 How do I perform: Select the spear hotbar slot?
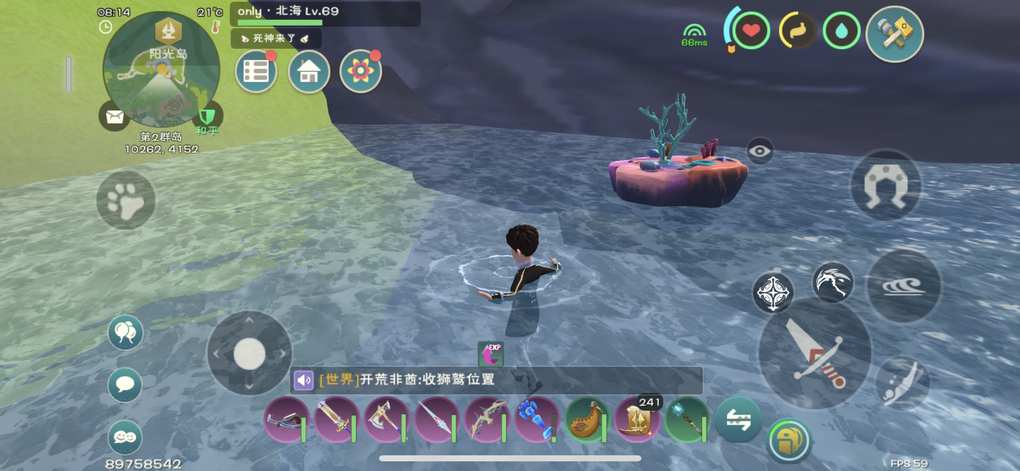coord(436,419)
